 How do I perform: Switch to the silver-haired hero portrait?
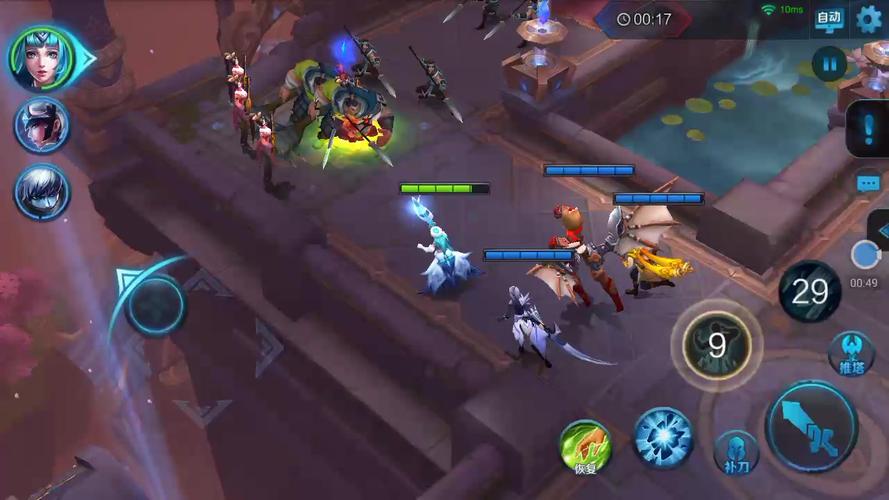(x=42, y=191)
